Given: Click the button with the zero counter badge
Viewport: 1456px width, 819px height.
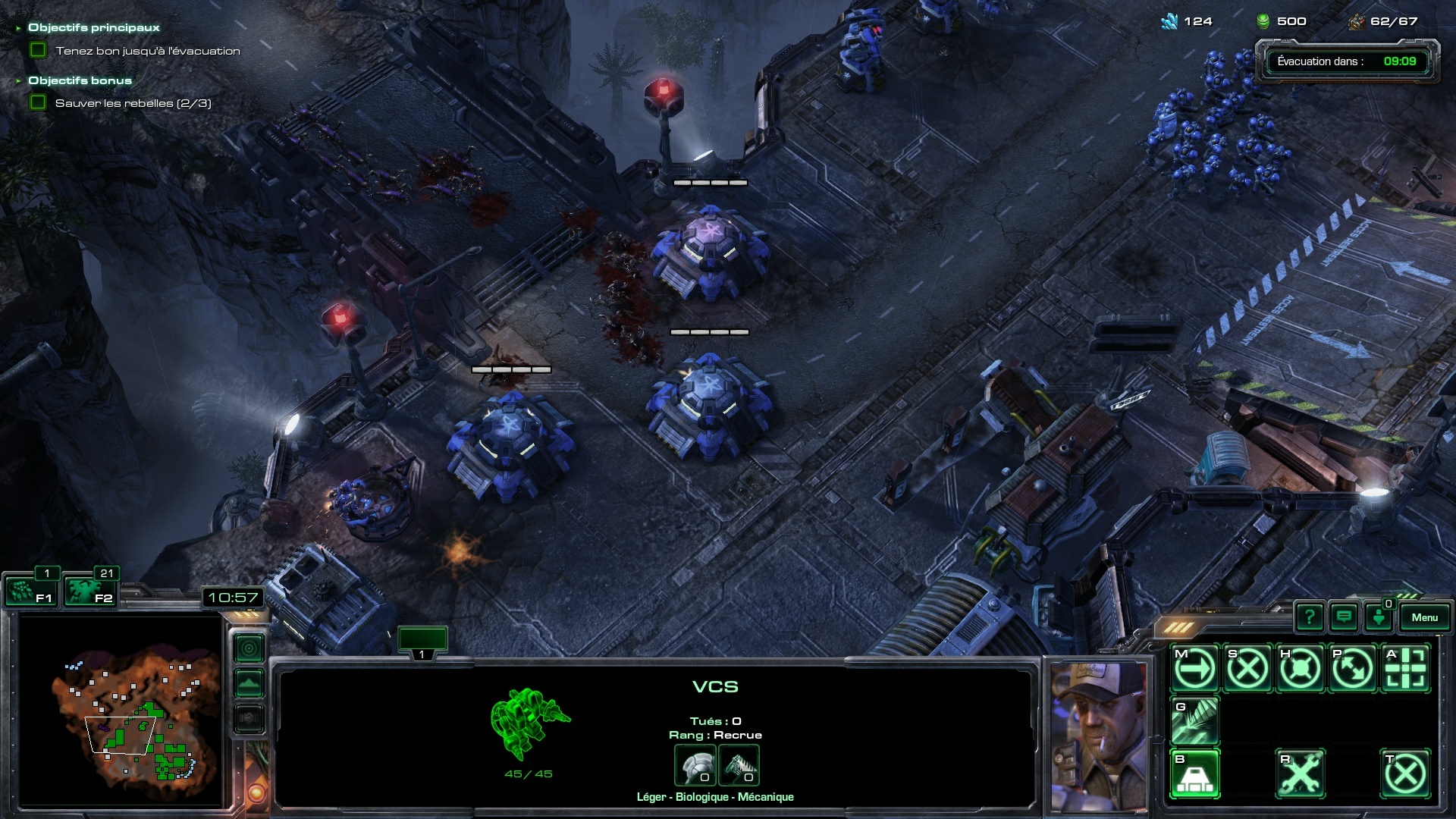Looking at the screenshot, I should click(1379, 617).
